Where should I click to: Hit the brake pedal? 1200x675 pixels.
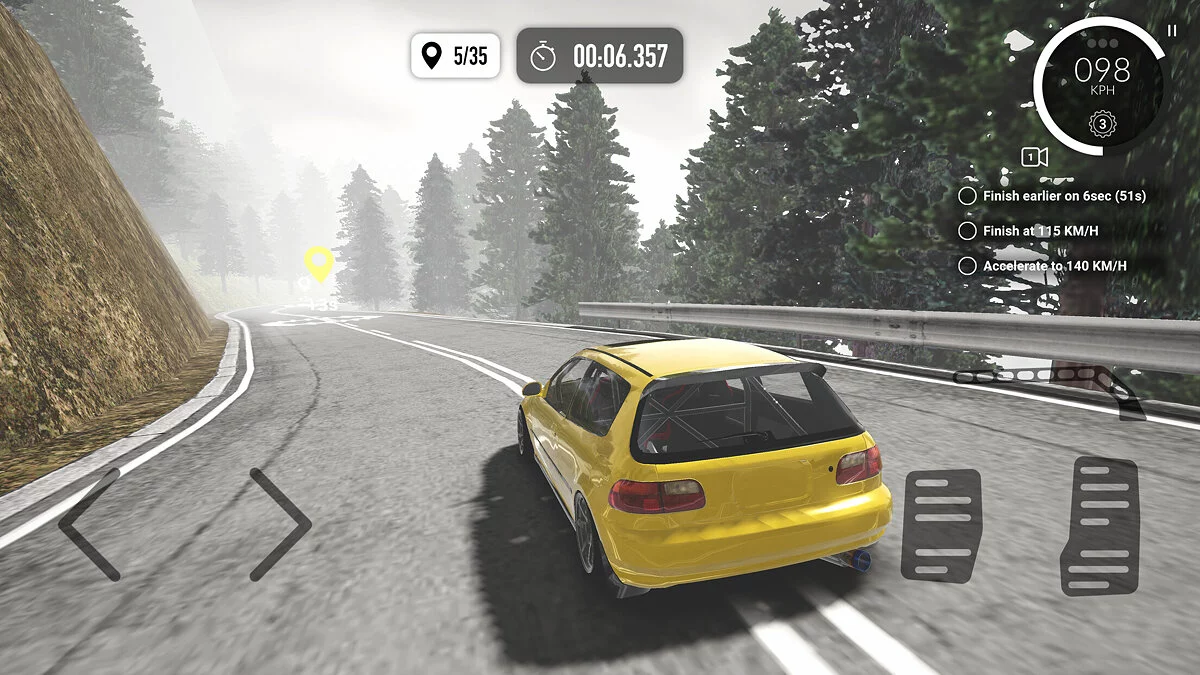pyautogui.click(x=941, y=525)
